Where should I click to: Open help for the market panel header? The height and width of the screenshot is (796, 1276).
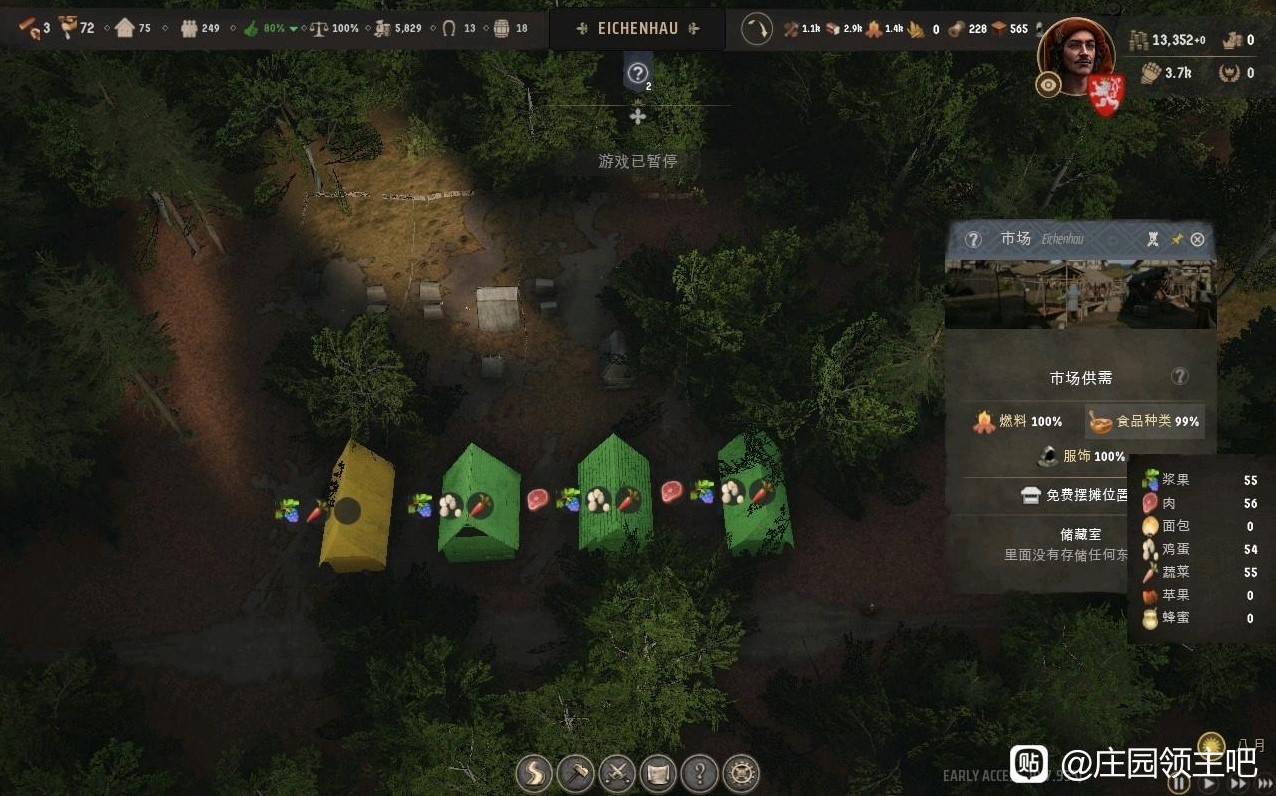pyautogui.click(x=973, y=240)
